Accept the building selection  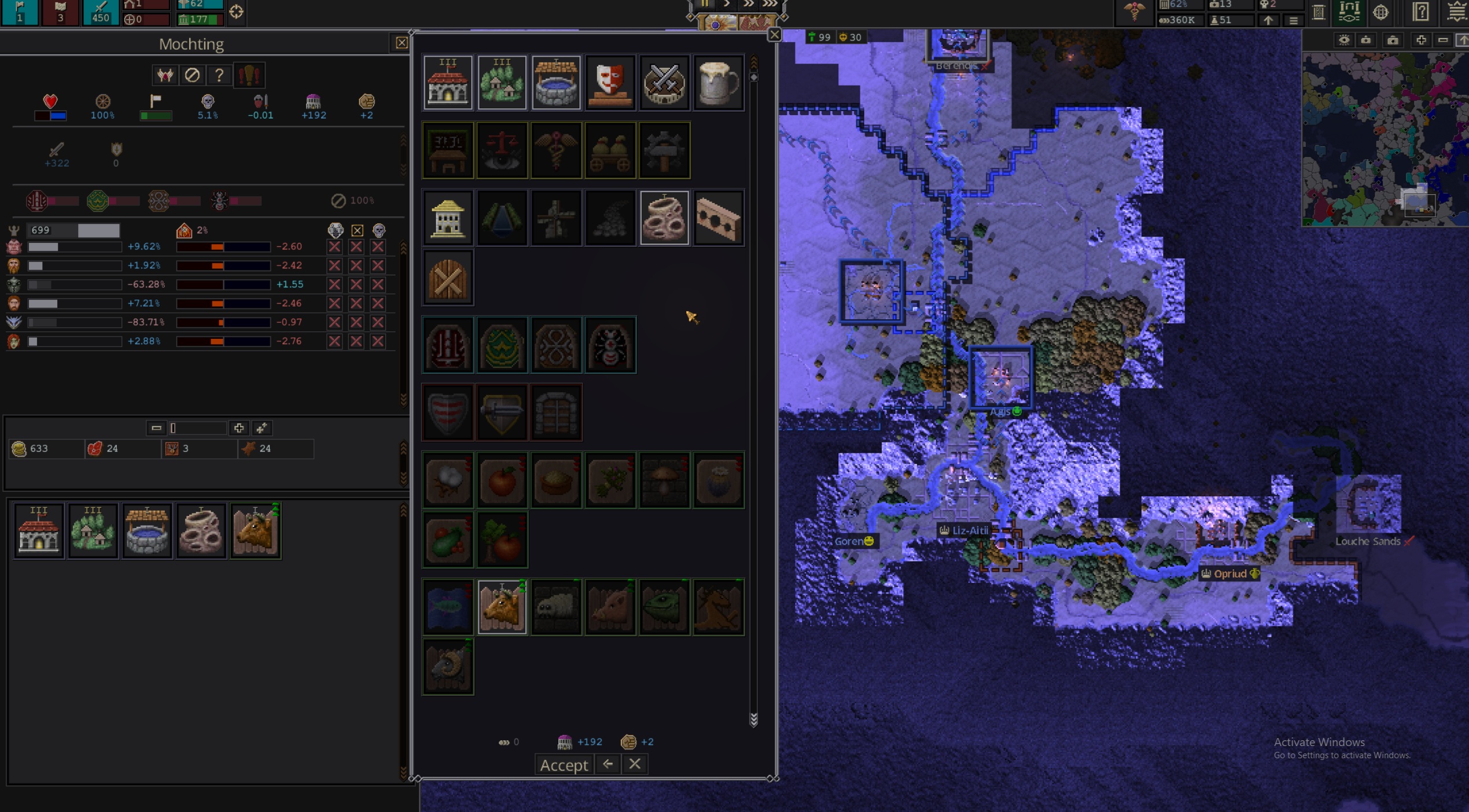pyautogui.click(x=564, y=765)
